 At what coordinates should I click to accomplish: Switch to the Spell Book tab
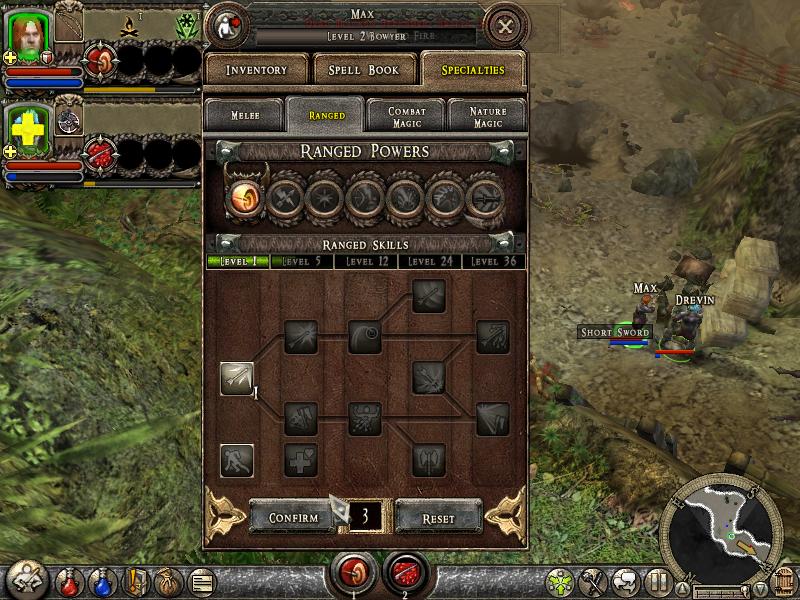[x=356, y=70]
